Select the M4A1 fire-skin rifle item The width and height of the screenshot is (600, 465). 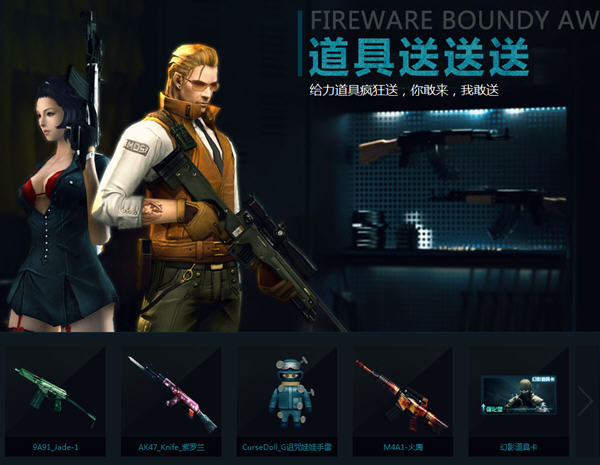point(399,396)
